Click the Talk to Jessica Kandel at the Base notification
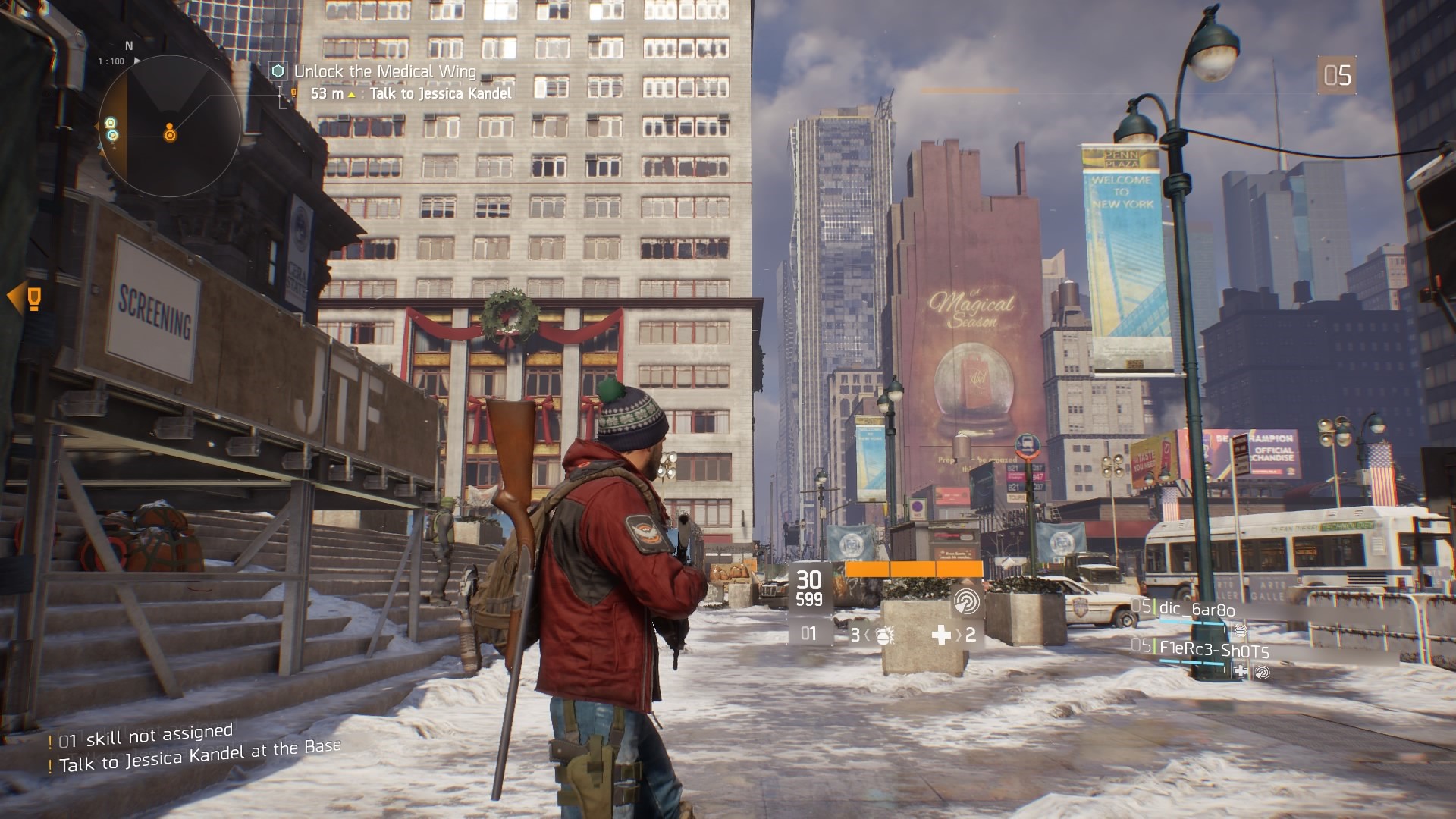Viewport: 1456px width, 819px height. pyautogui.click(x=199, y=755)
